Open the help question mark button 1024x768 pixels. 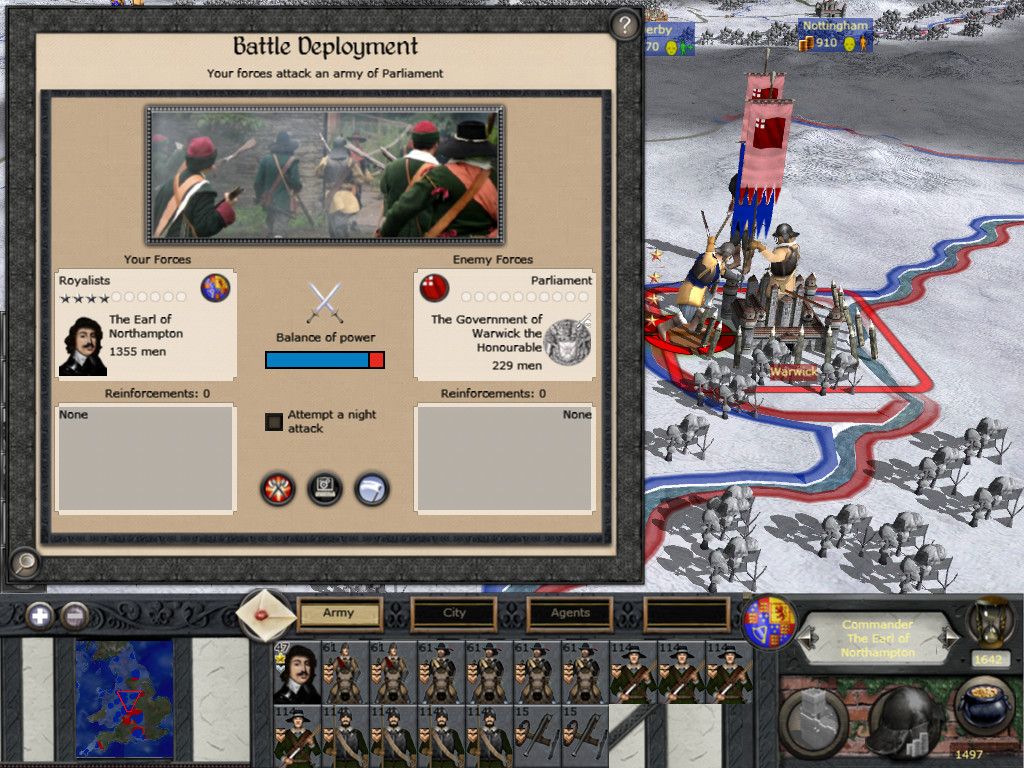[x=625, y=24]
